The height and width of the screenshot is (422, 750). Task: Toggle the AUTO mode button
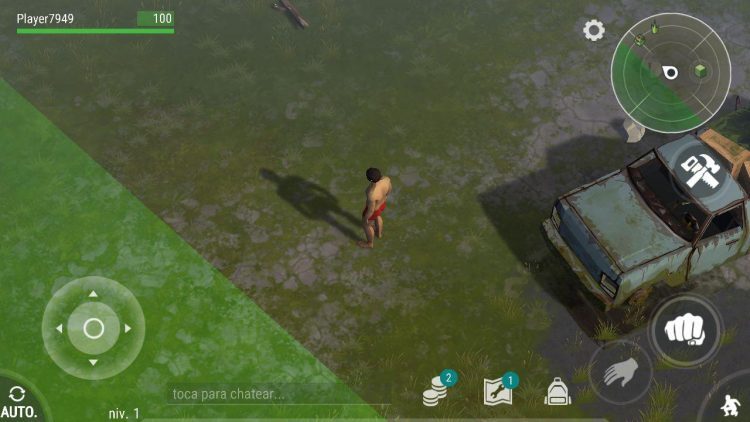pyautogui.click(x=18, y=402)
